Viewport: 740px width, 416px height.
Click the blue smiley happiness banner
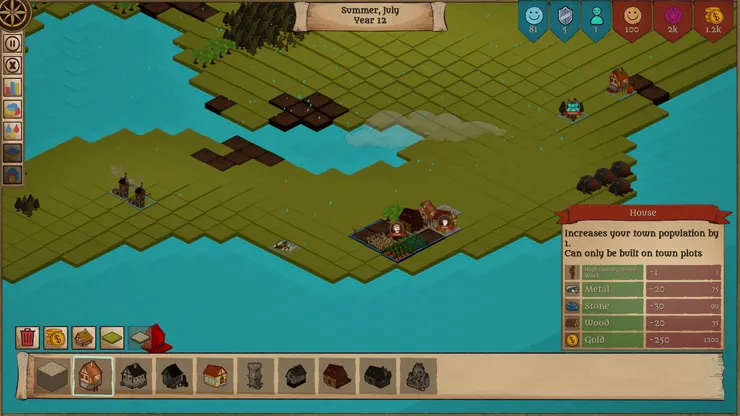534,19
